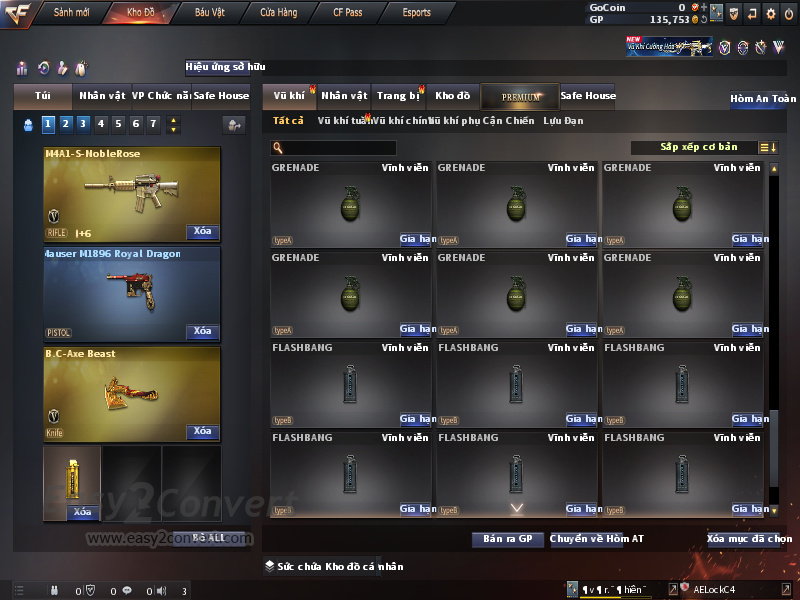Open the Sảnh mới lobby menu
Screen dimensions: 800x600
pos(72,13)
